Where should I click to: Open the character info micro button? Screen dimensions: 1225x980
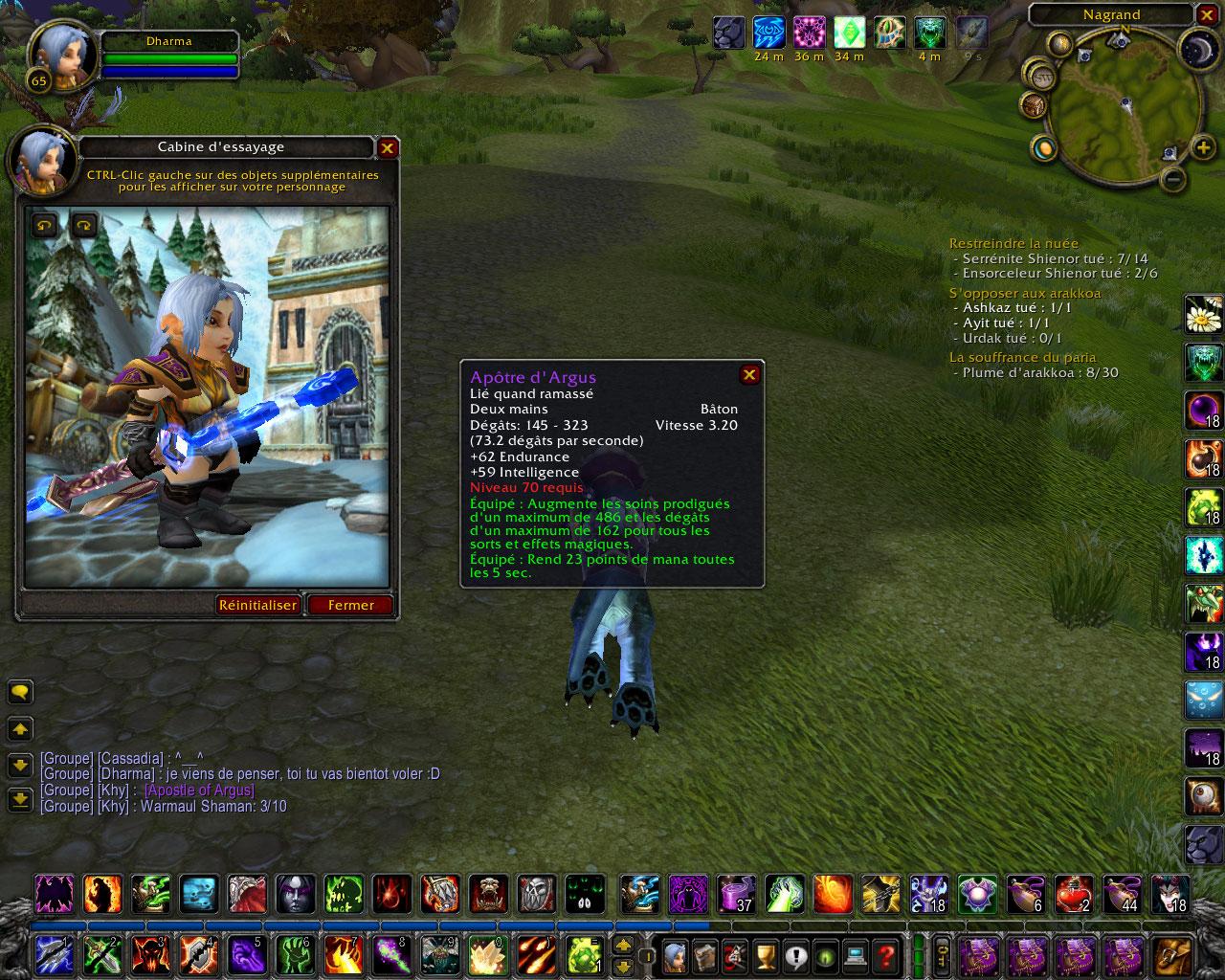click(676, 955)
